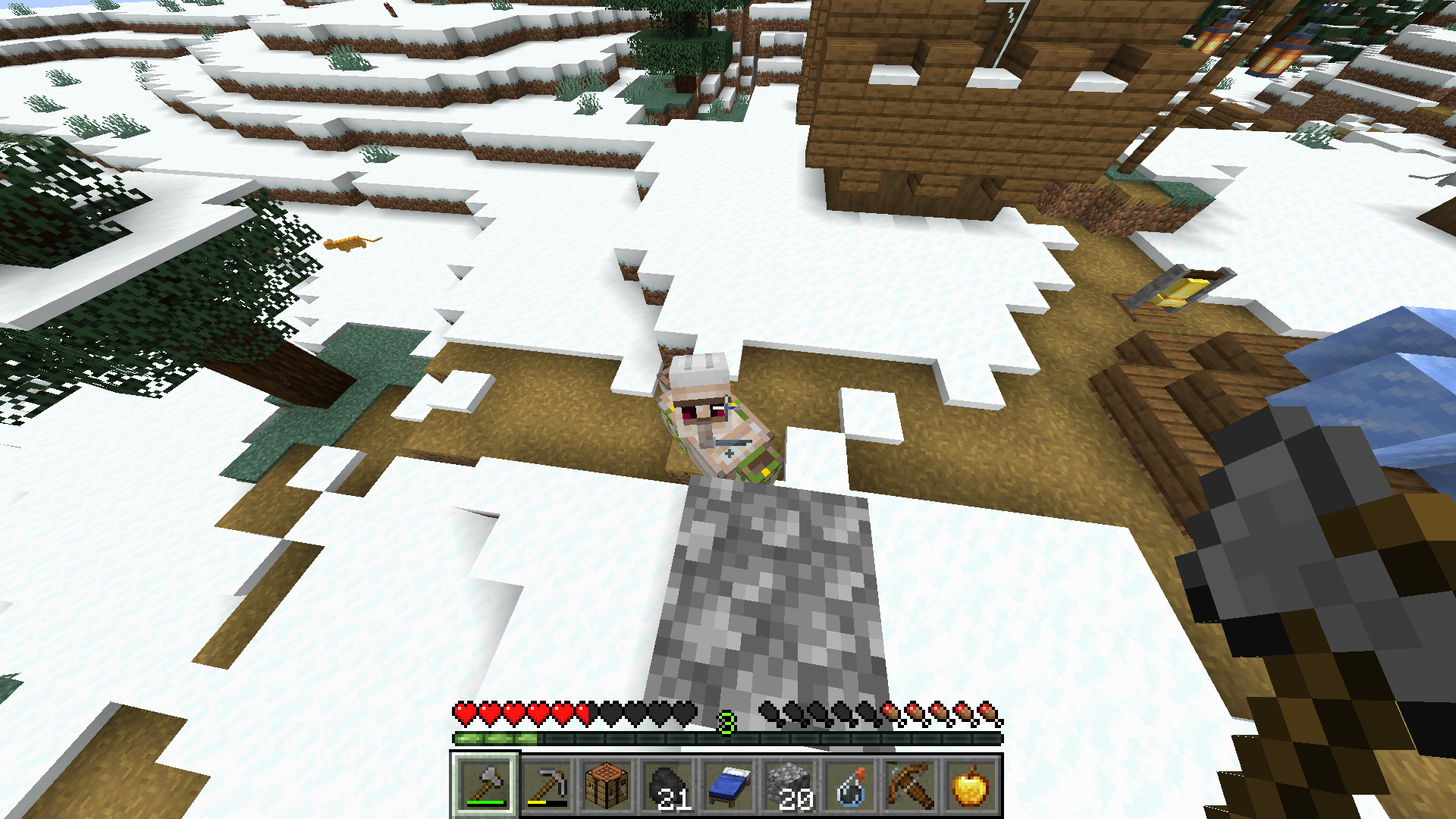The width and height of the screenshot is (1456, 819).
Task: Select the coal stack of 21
Action: click(x=667, y=785)
